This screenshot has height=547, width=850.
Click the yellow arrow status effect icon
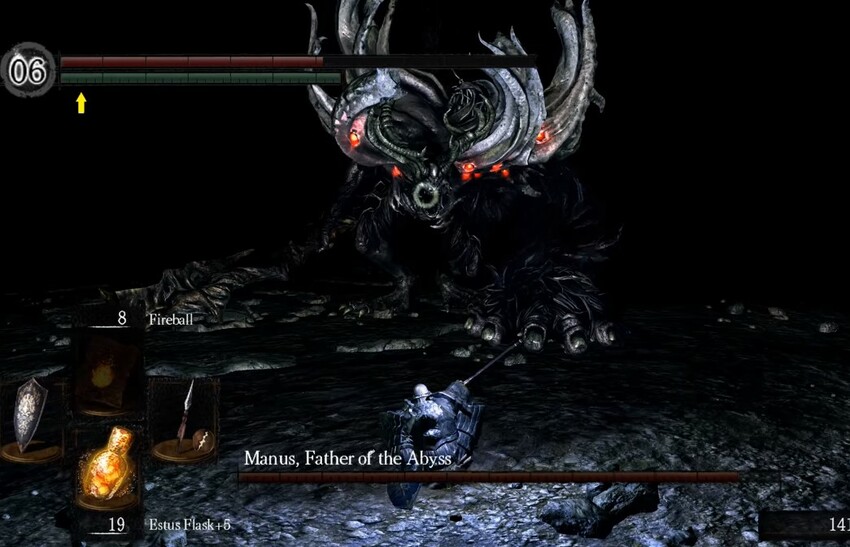pos(81,102)
